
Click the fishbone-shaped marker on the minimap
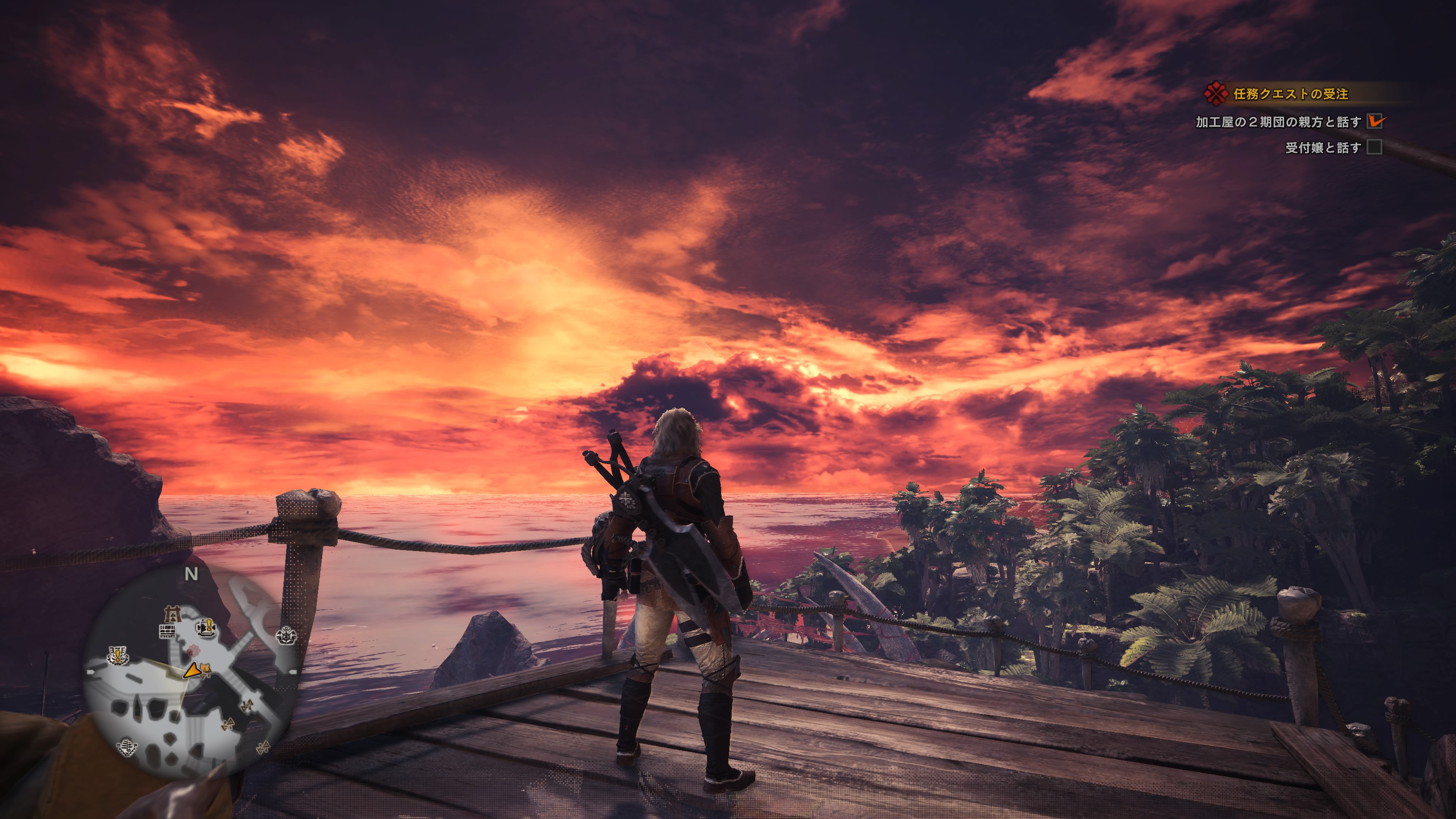(x=128, y=747)
